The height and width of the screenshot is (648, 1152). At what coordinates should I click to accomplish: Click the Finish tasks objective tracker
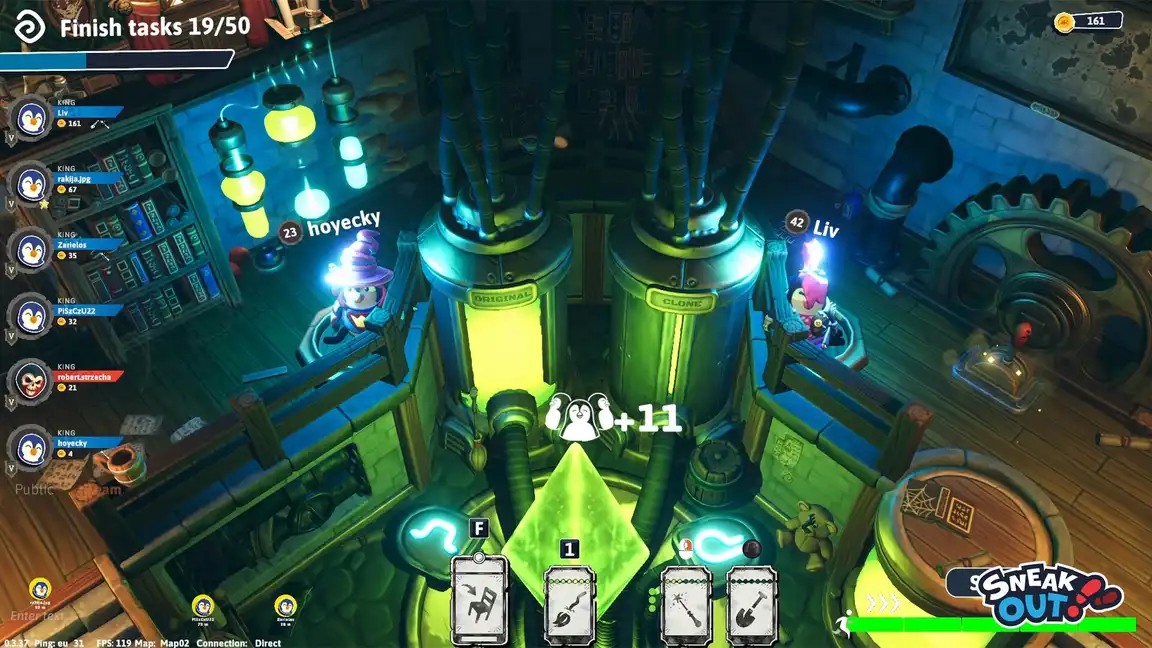coord(150,28)
